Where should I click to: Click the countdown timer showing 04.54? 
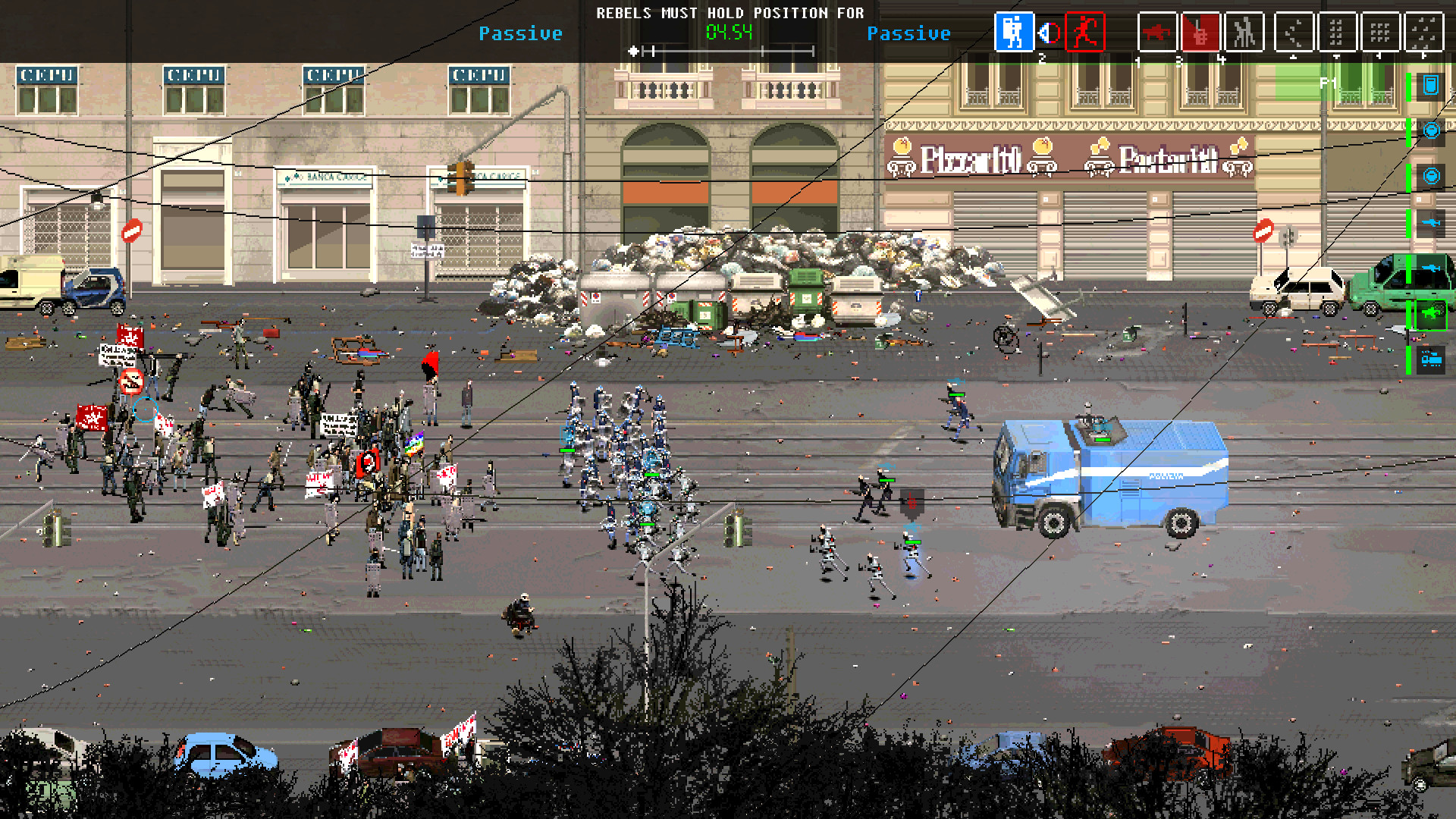click(730, 33)
